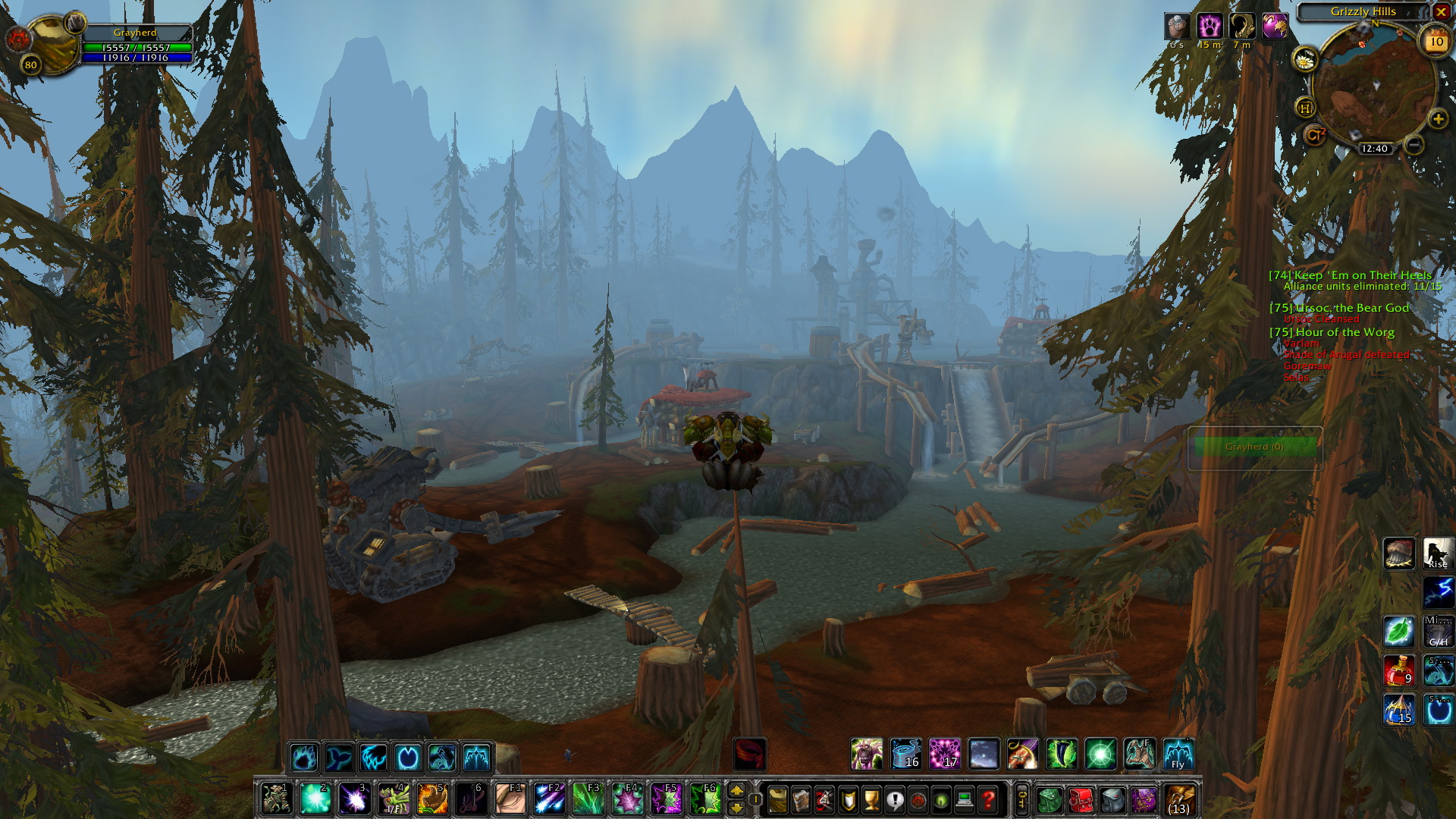Viewport: 1456px width, 819px height.
Task: Cast the F2 shooting stars spell
Action: 549,799
